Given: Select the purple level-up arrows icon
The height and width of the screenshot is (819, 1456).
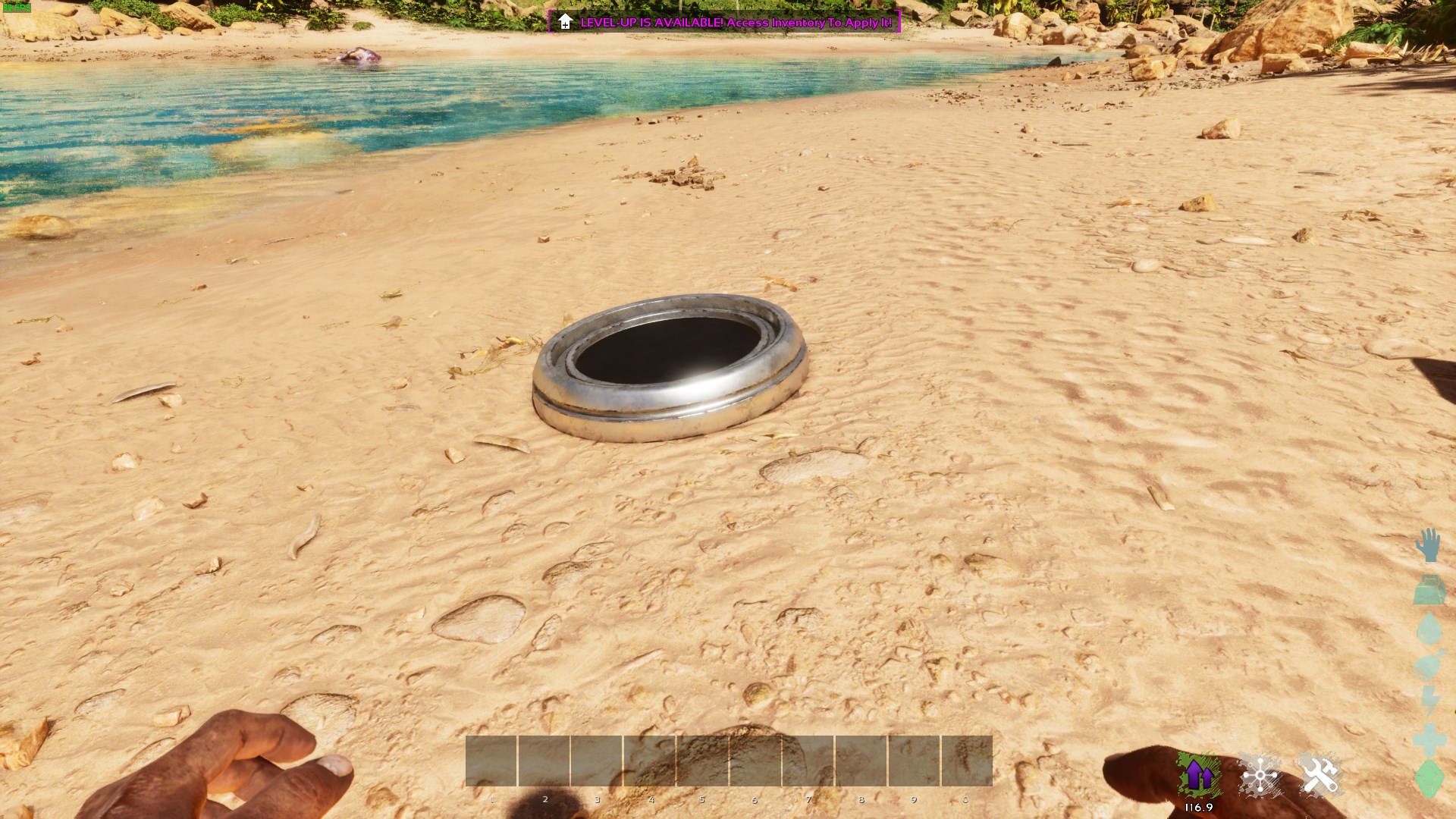Looking at the screenshot, I should pos(1199,774).
